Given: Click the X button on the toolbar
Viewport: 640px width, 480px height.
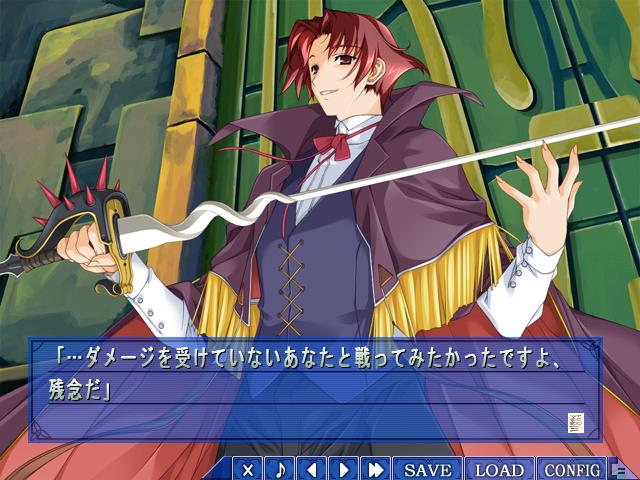Looking at the screenshot, I should tap(248, 469).
